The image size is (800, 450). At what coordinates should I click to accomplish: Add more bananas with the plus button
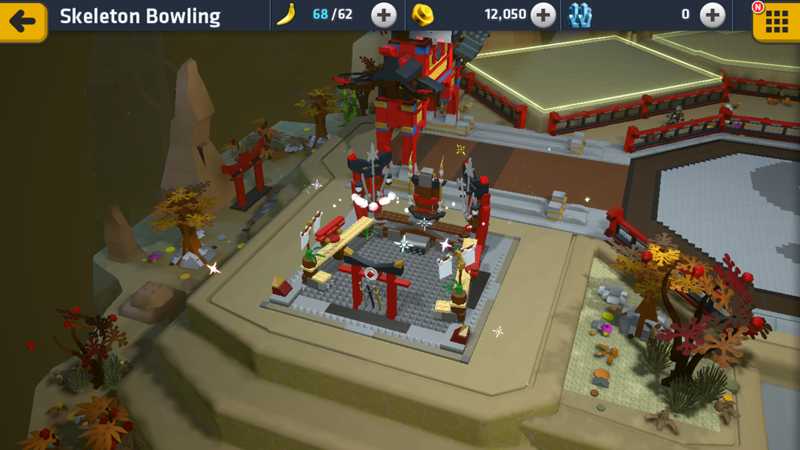pyautogui.click(x=383, y=15)
